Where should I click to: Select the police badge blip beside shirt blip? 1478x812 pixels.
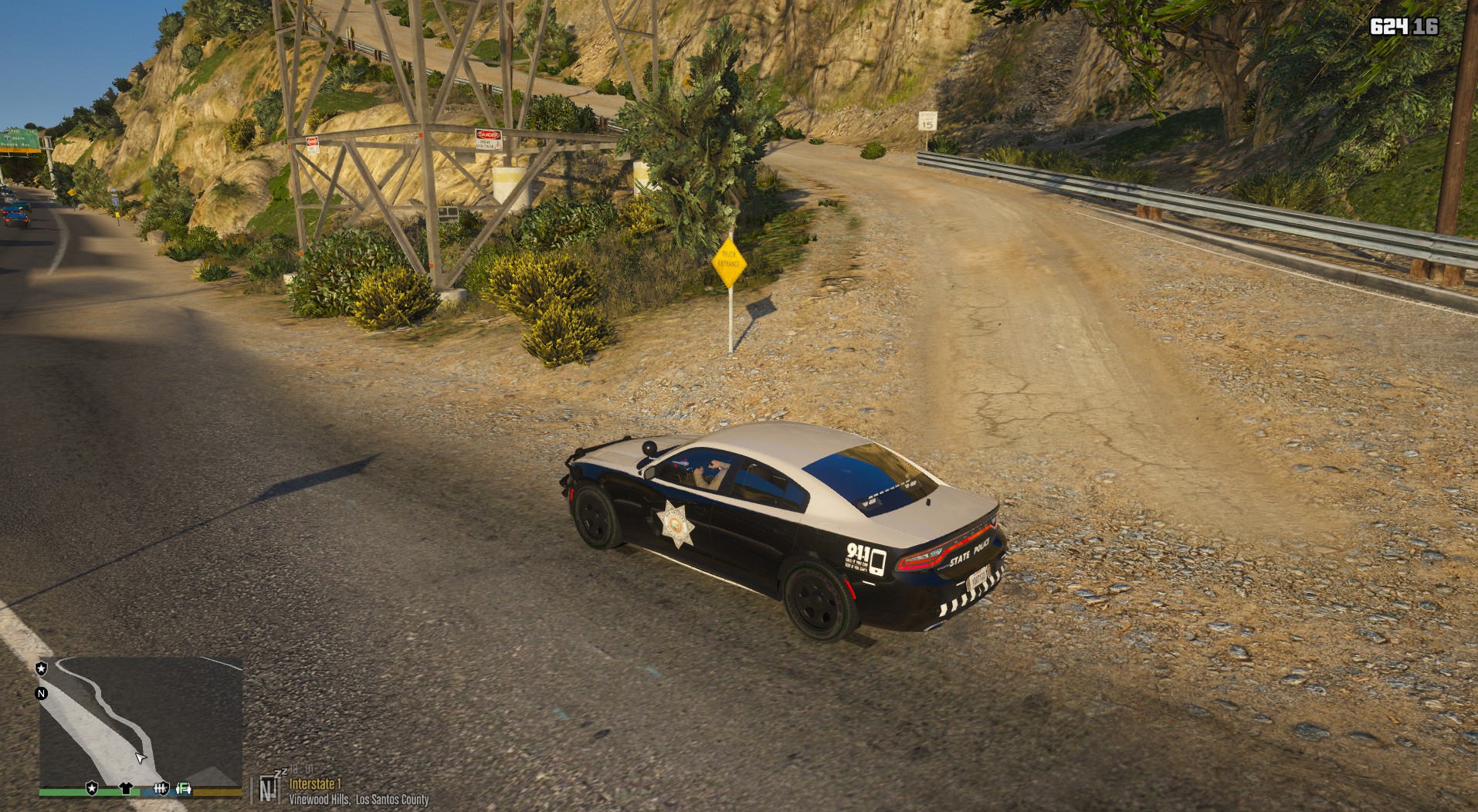click(92, 788)
